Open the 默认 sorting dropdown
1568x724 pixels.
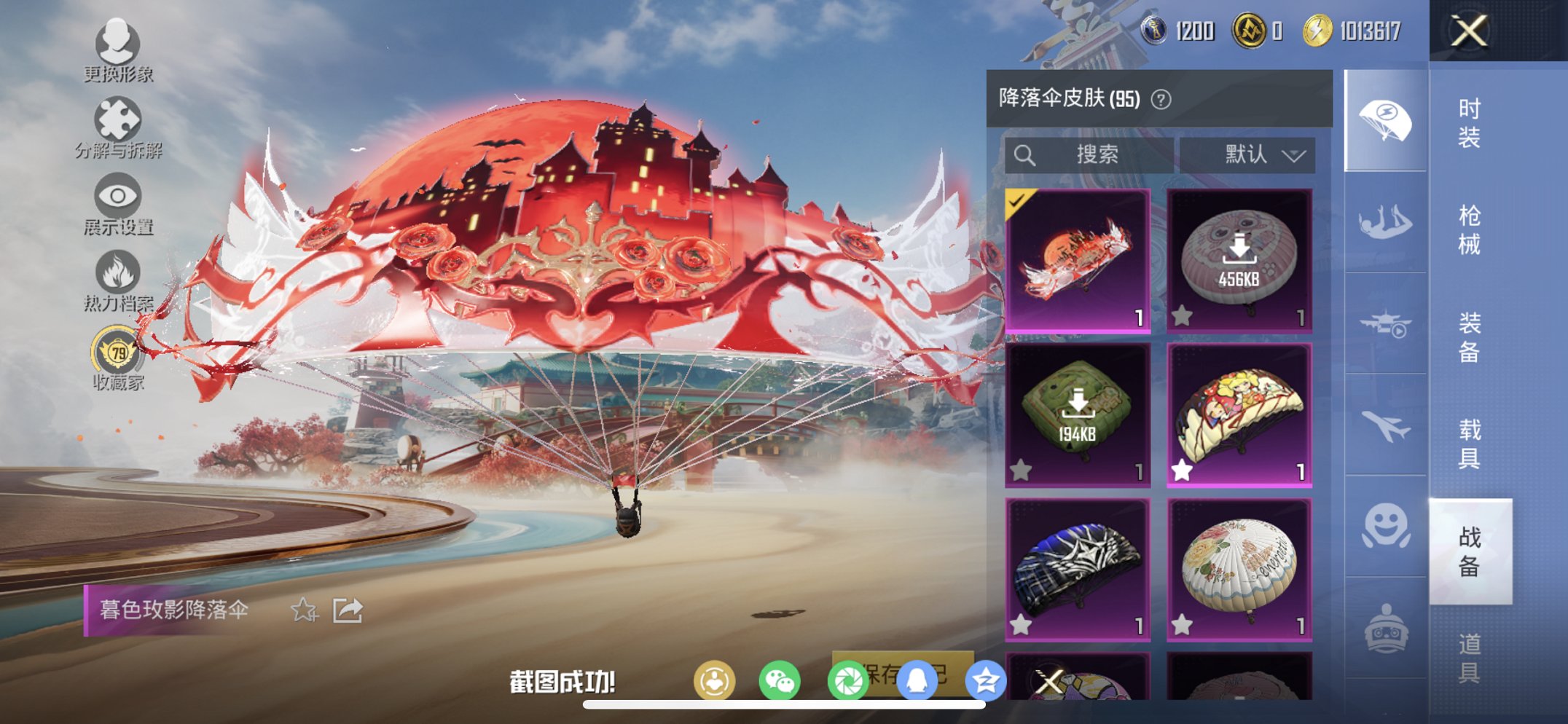pos(1255,154)
